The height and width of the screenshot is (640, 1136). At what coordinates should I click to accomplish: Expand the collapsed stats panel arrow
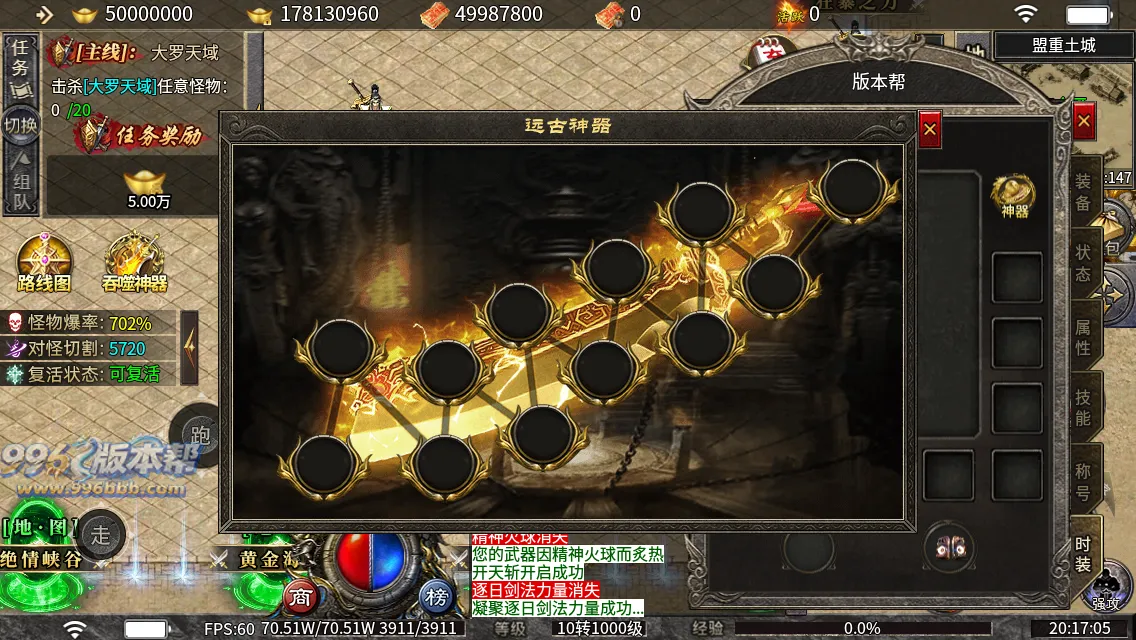(189, 347)
